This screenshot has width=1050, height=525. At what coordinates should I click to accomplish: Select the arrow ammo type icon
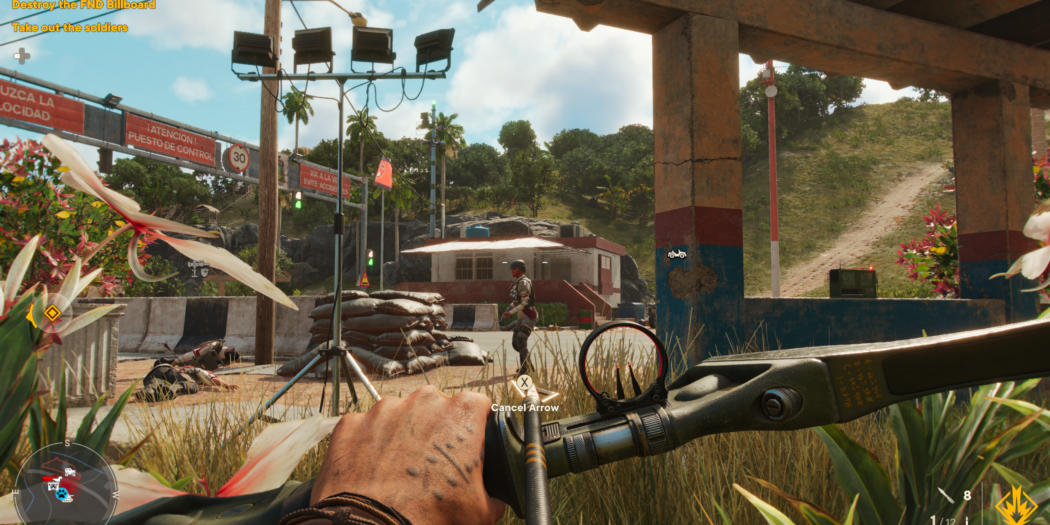pos(946,495)
